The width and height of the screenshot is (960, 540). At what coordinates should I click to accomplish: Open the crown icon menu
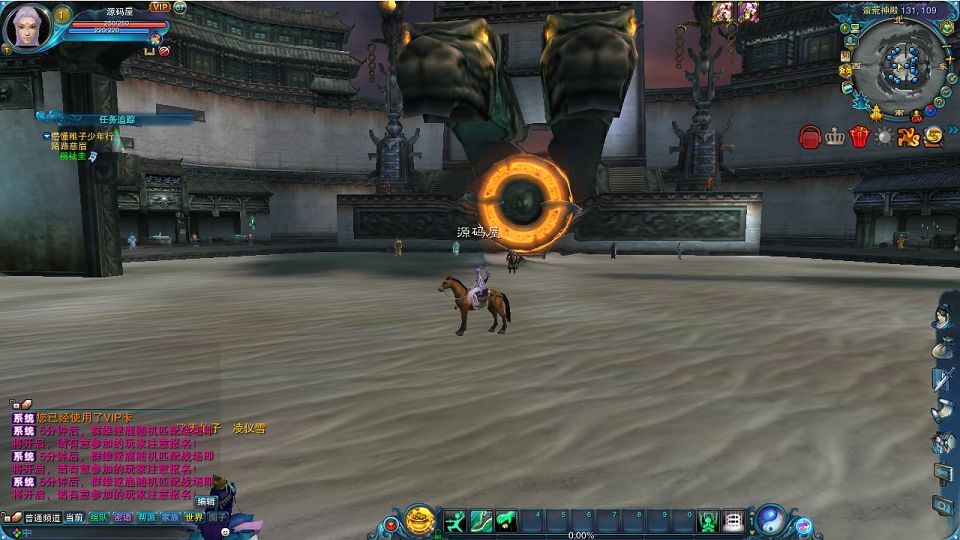[835, 137]
